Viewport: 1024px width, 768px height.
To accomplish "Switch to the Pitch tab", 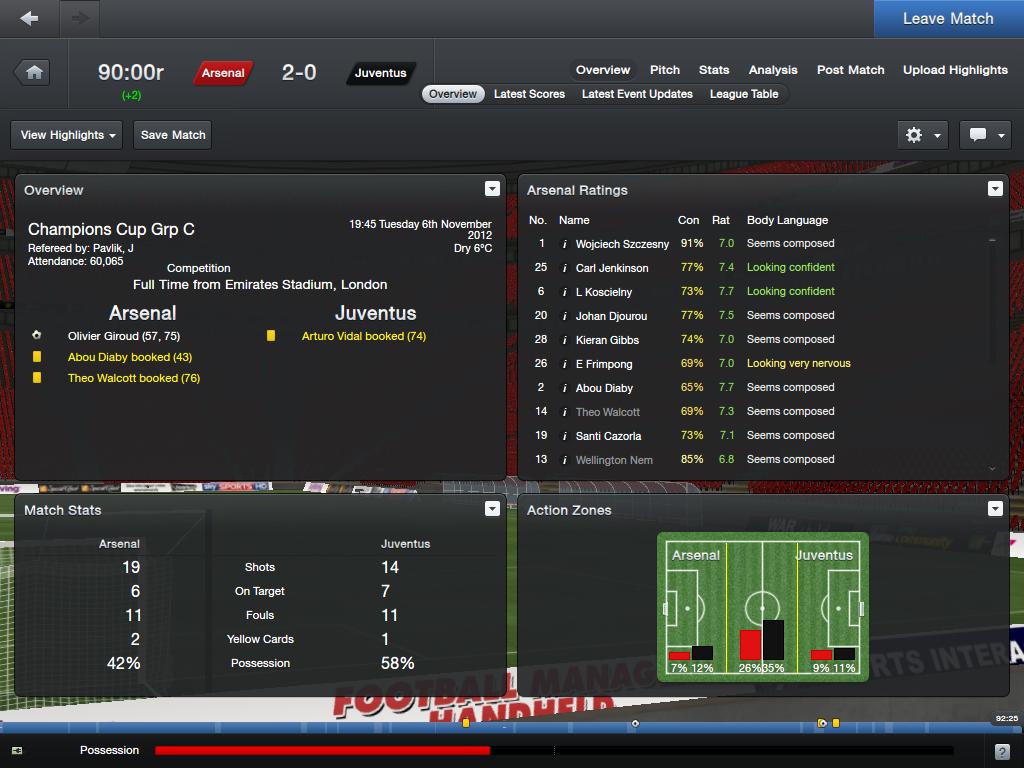I will point(665,70).
